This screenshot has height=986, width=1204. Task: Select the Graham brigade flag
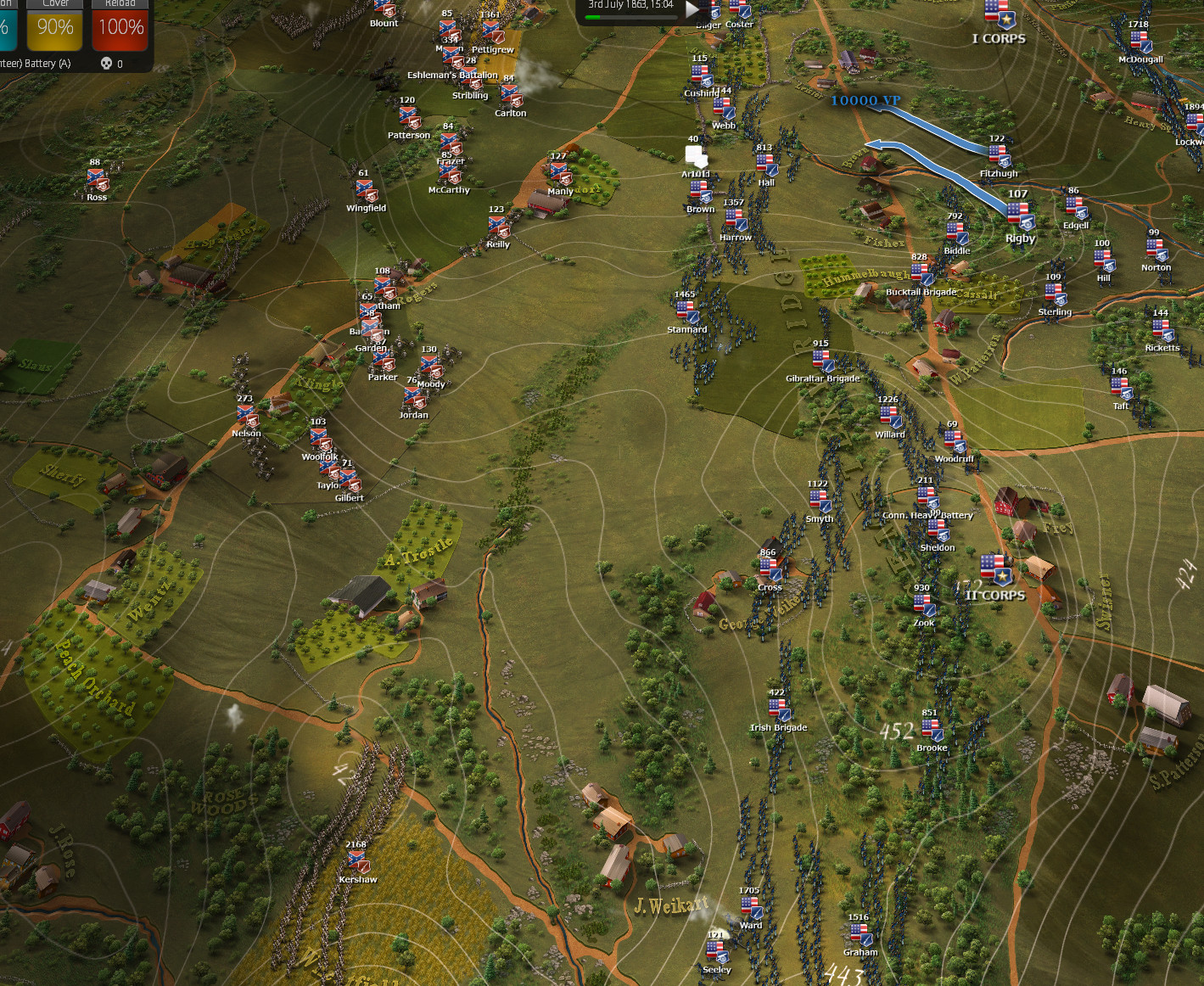(860, 933)
